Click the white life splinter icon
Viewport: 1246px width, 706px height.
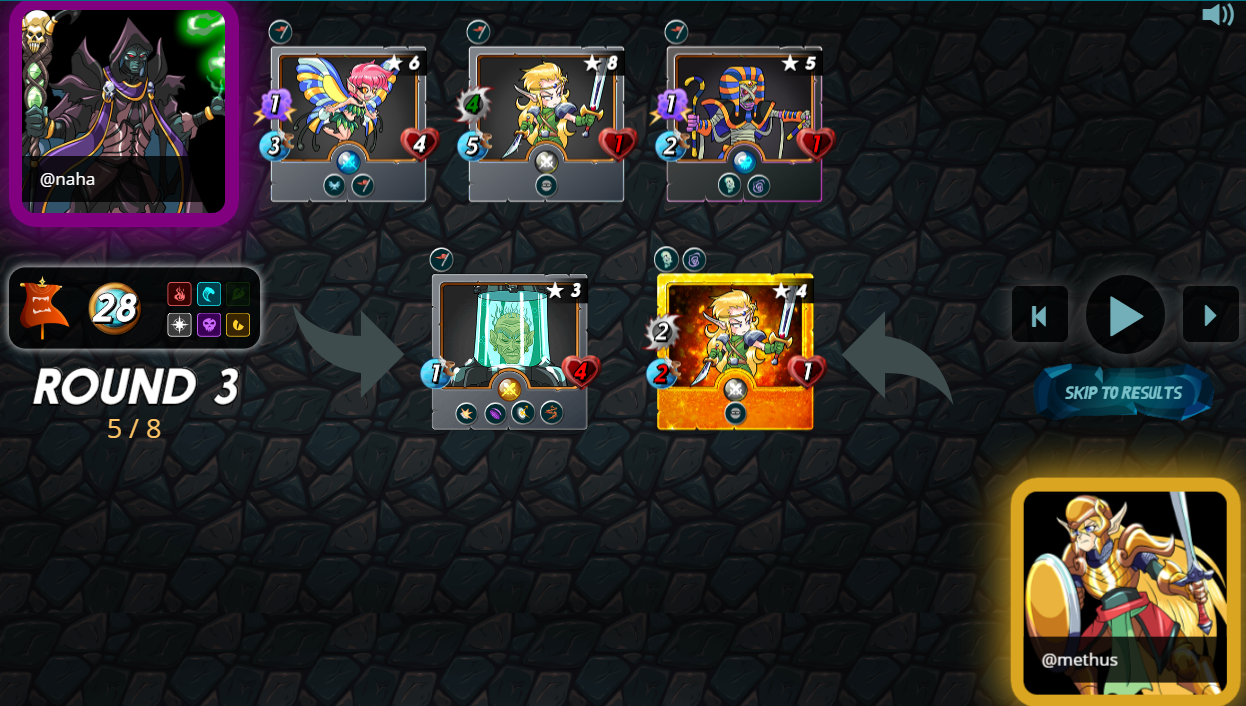point(179,324)
